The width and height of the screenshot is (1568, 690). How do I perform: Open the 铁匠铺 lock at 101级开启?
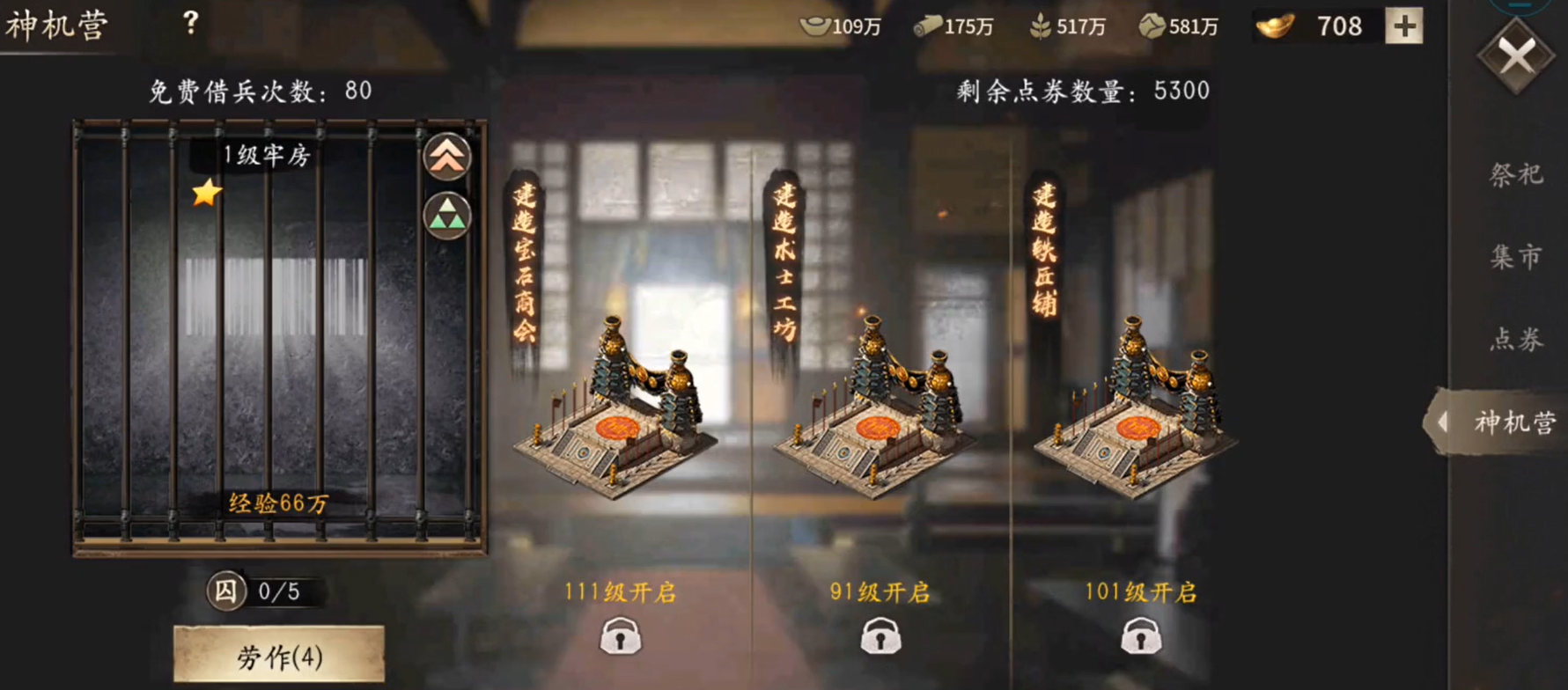(x=1139, y=635)
